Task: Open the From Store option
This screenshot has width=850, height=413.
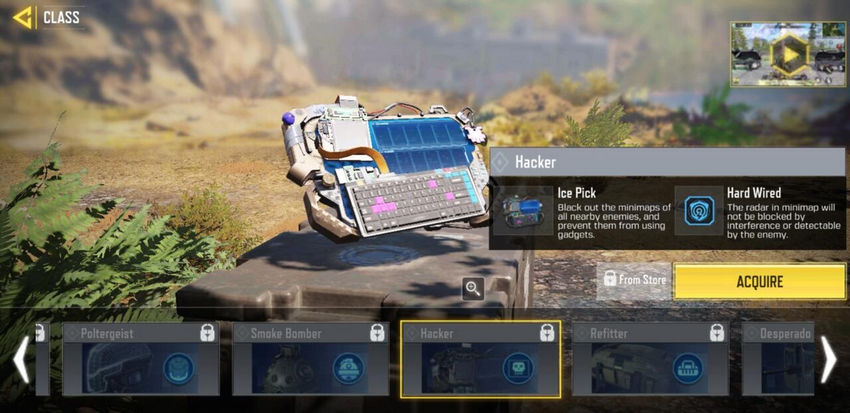Action: [635, 281]
